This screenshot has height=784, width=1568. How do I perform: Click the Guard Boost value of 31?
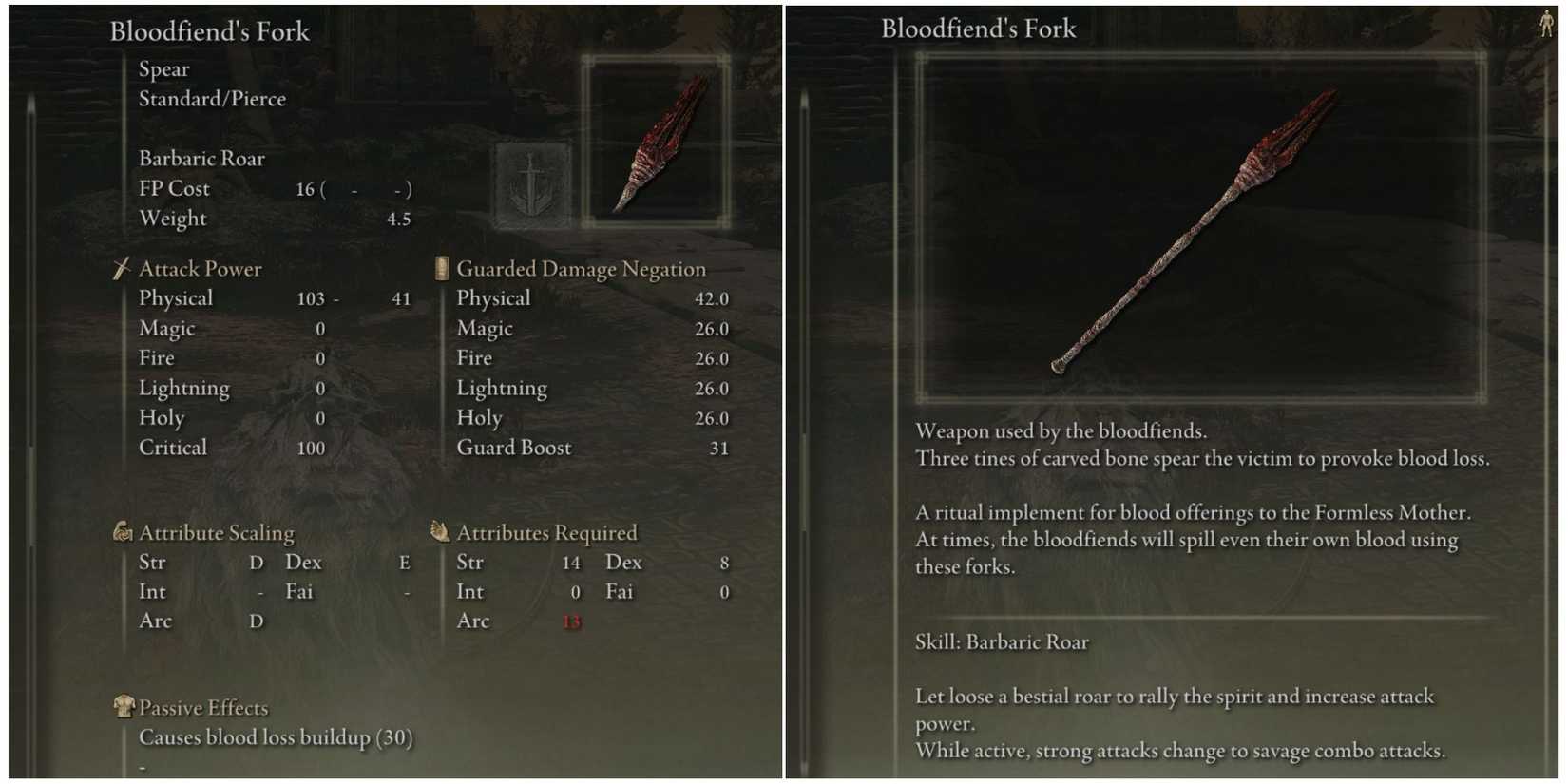pos(719,448)
